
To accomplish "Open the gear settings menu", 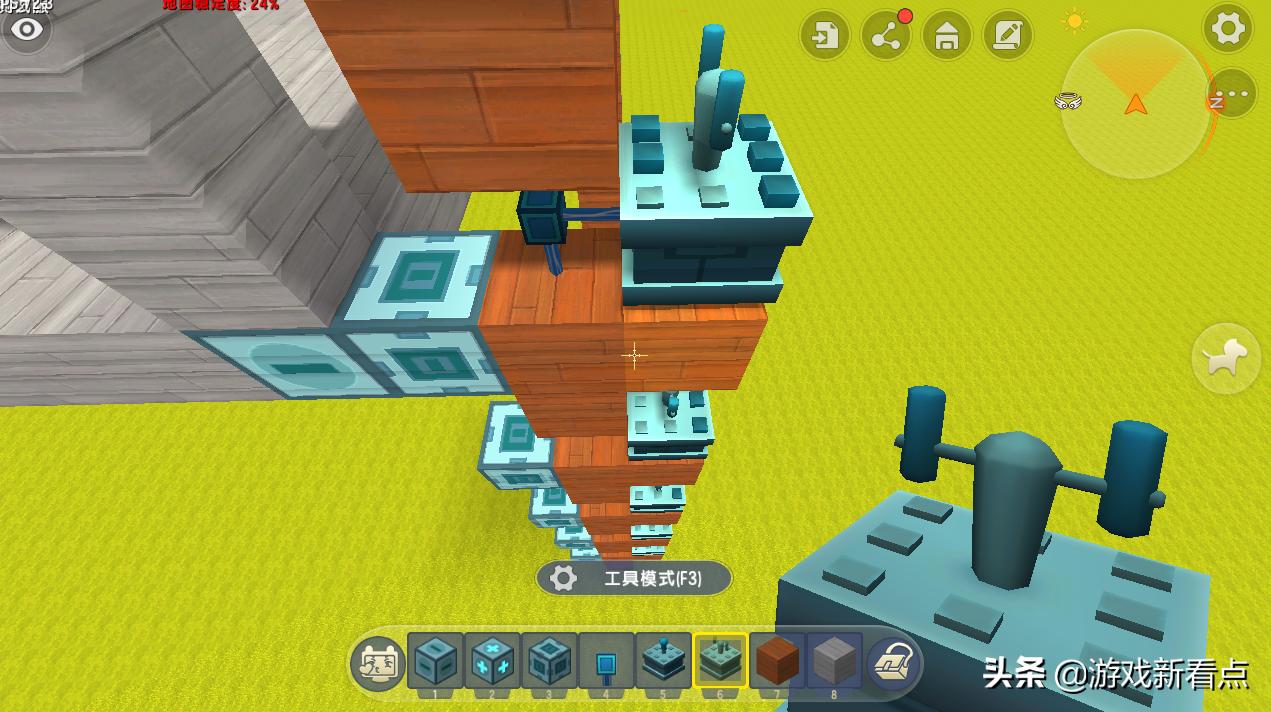I will [x=1228, y=29].
